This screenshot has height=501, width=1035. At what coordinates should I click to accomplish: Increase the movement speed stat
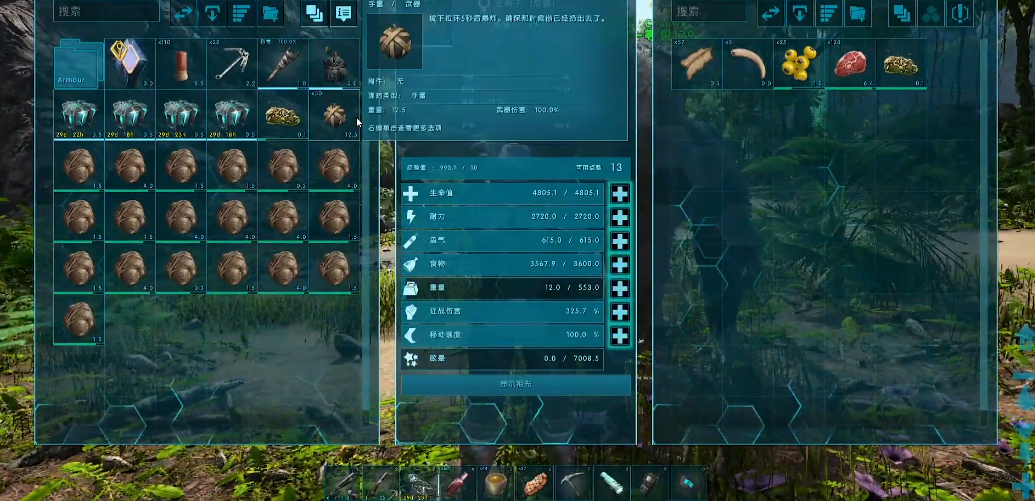pyautogui.click(x=620, y=336)
